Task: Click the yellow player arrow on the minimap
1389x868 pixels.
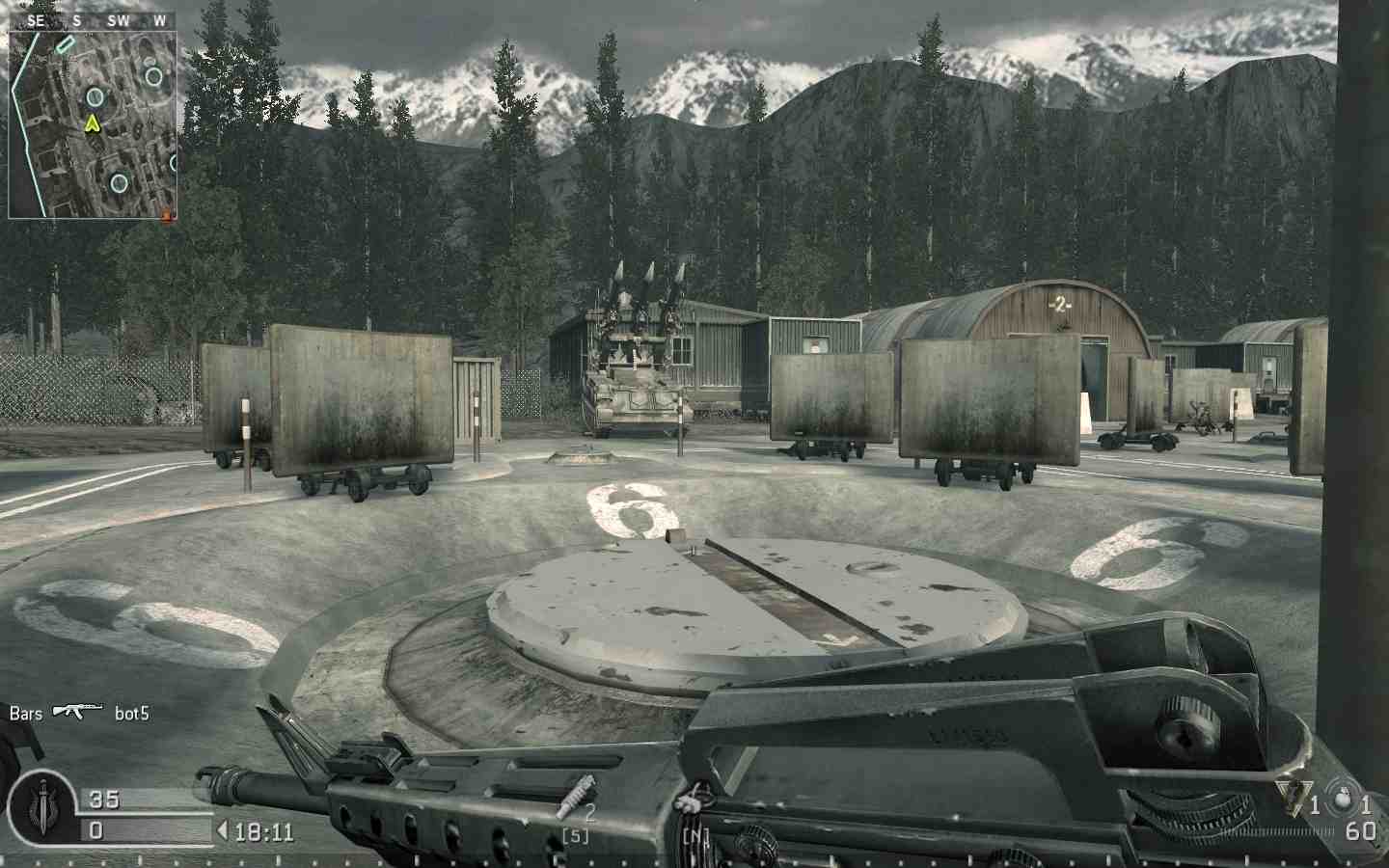Action: coord(92,123)
